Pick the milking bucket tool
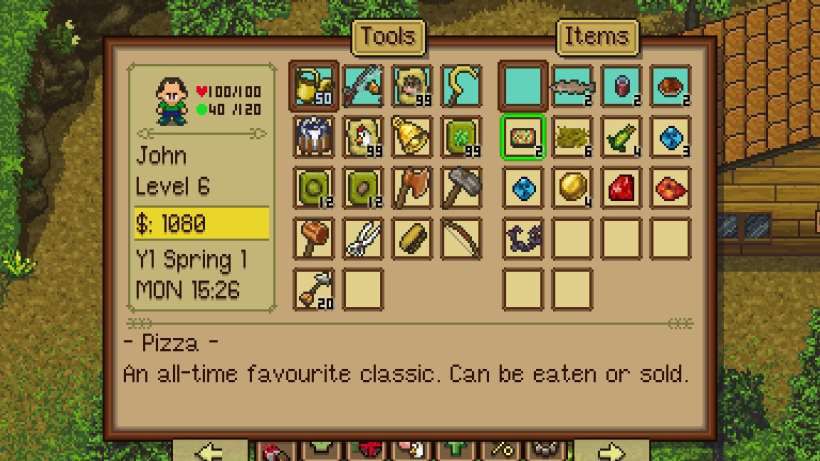Viewport: 820px width, 461px height. click(312, 137)
